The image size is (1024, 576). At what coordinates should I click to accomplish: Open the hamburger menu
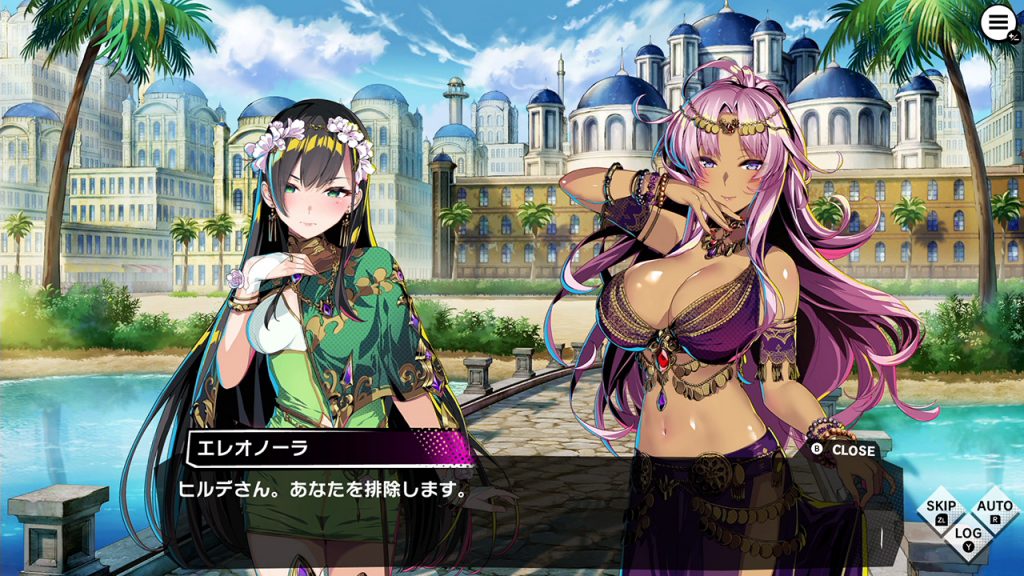[997, 23]
